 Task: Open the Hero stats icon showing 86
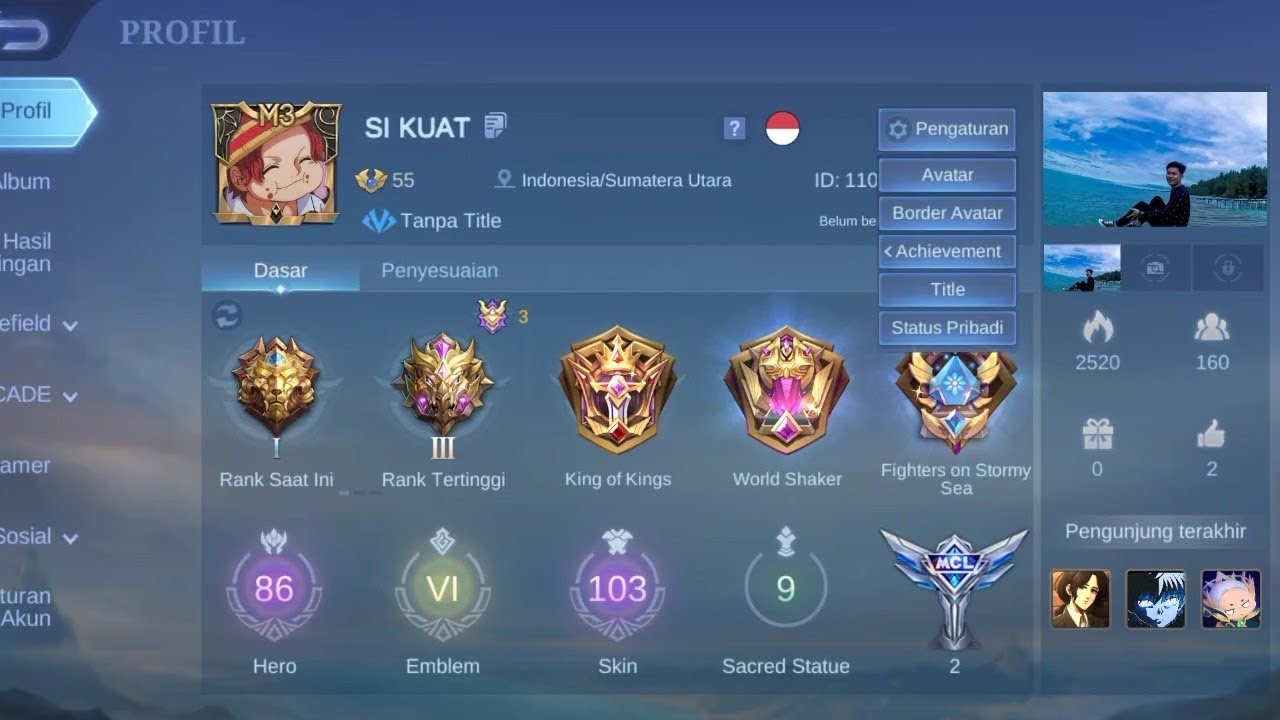point(275,590)
